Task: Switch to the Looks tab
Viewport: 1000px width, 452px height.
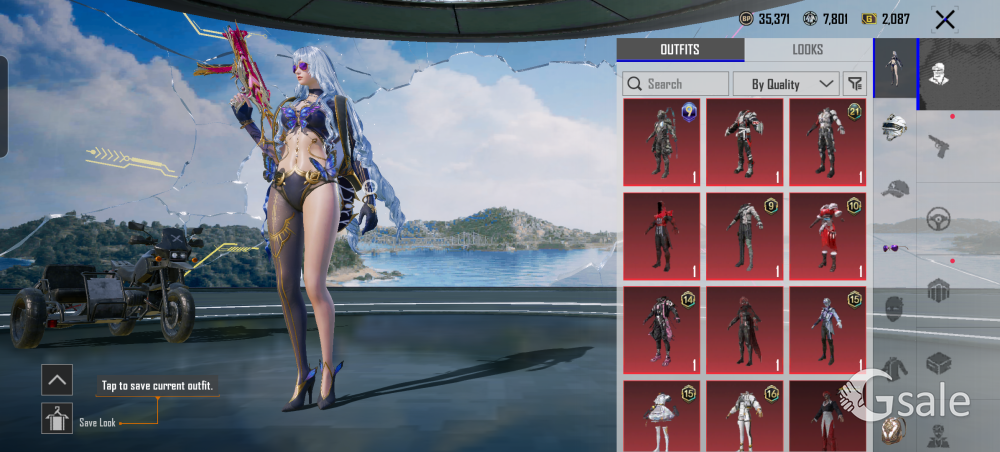Action: pyautogui.click(x=807, y=50)
